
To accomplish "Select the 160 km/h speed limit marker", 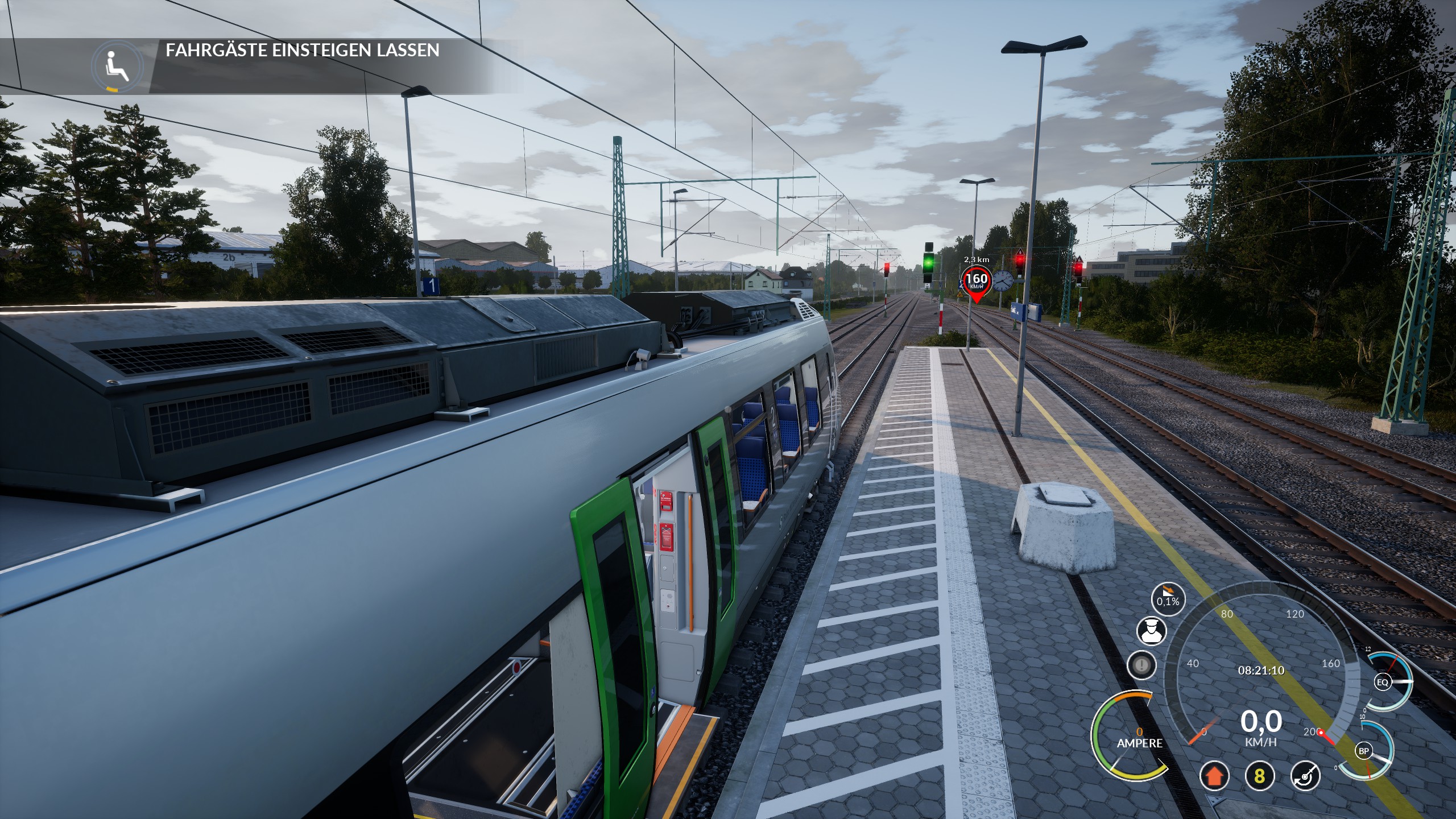I will click(x=977, y=280).
